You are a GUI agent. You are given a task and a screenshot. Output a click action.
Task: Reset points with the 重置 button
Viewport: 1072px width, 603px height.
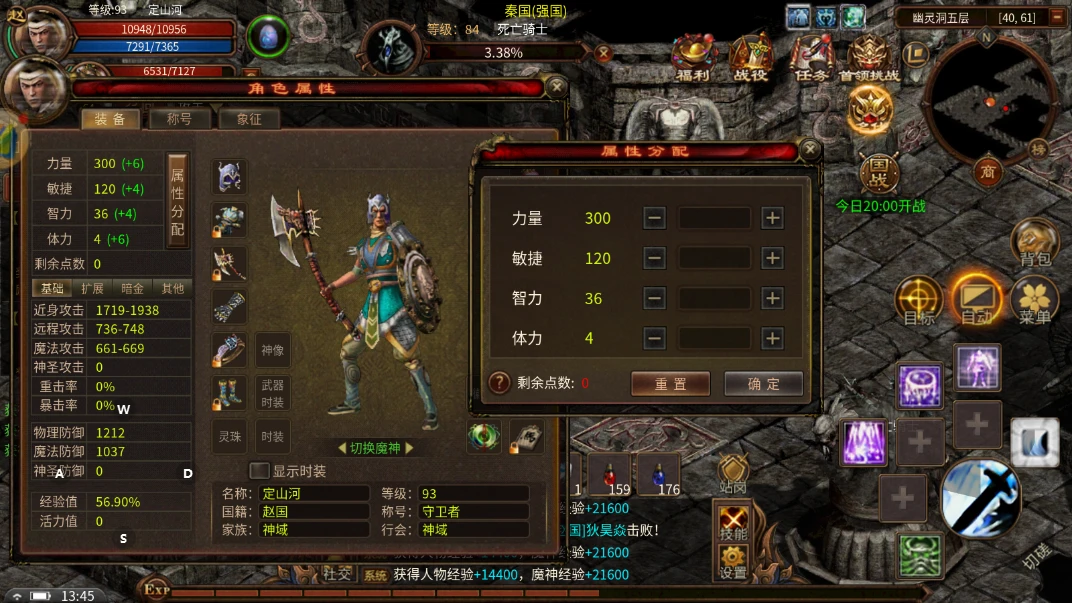pyautogui.click(x=670, y=384)
